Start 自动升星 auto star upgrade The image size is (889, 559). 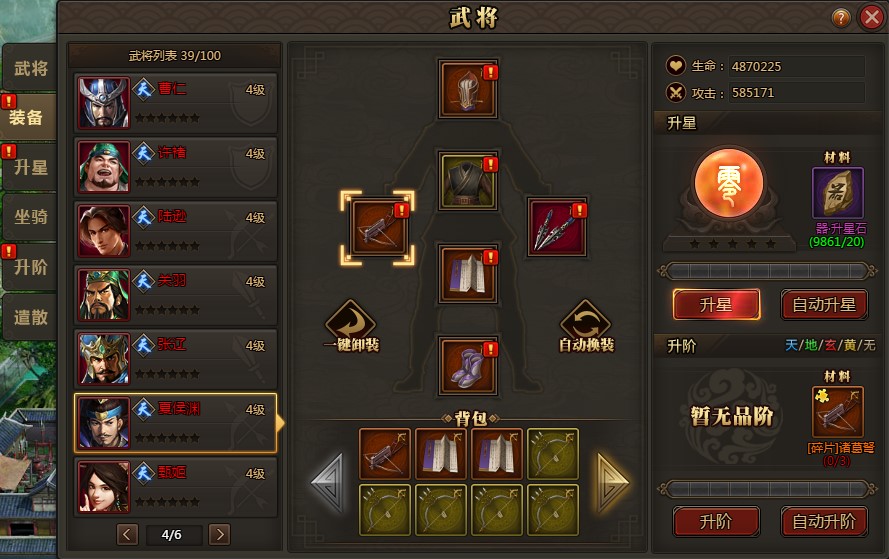tap(824, 304)
